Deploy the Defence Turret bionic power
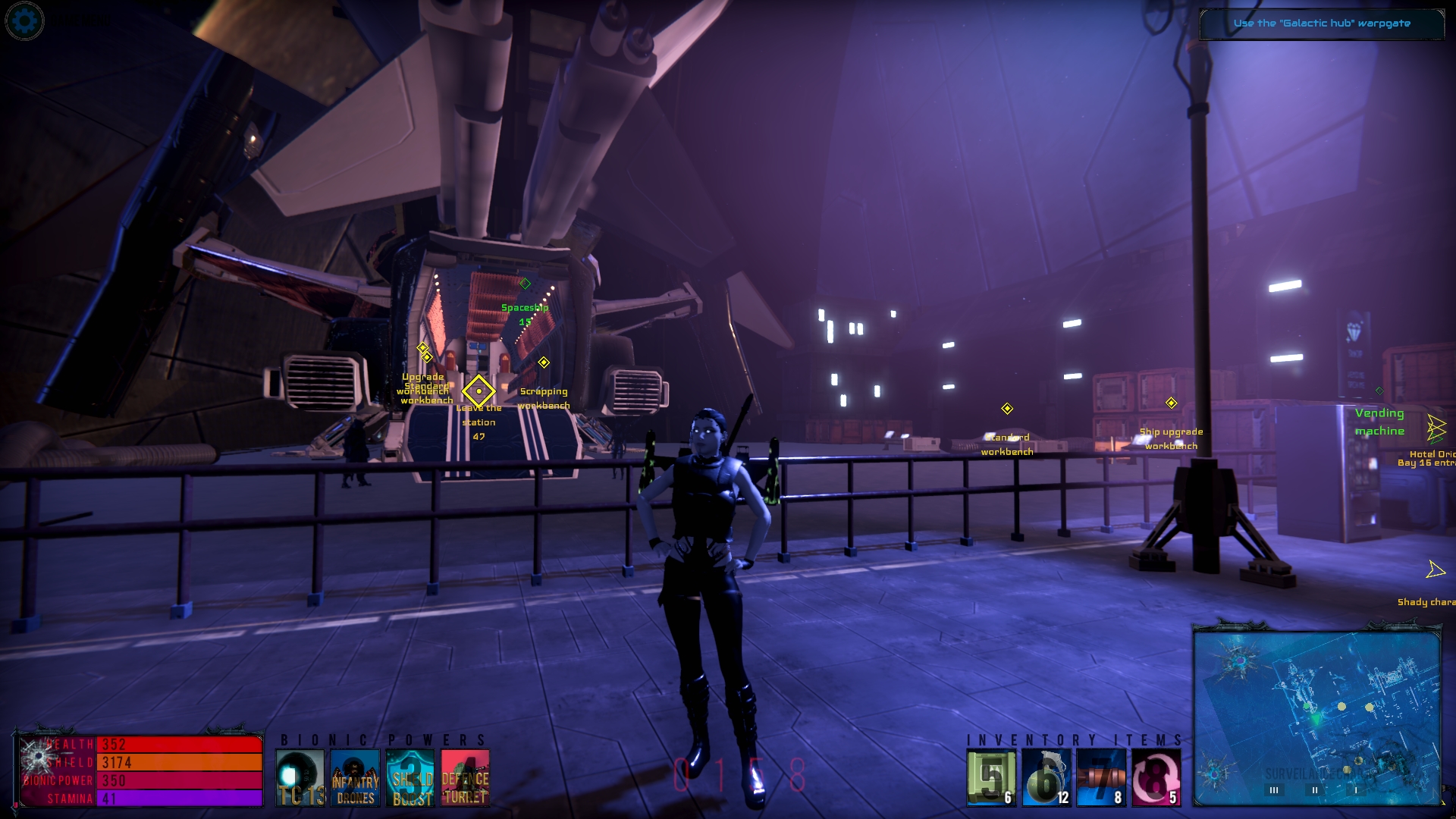Viewport: 1456px width, 819px height. (465, 777)
